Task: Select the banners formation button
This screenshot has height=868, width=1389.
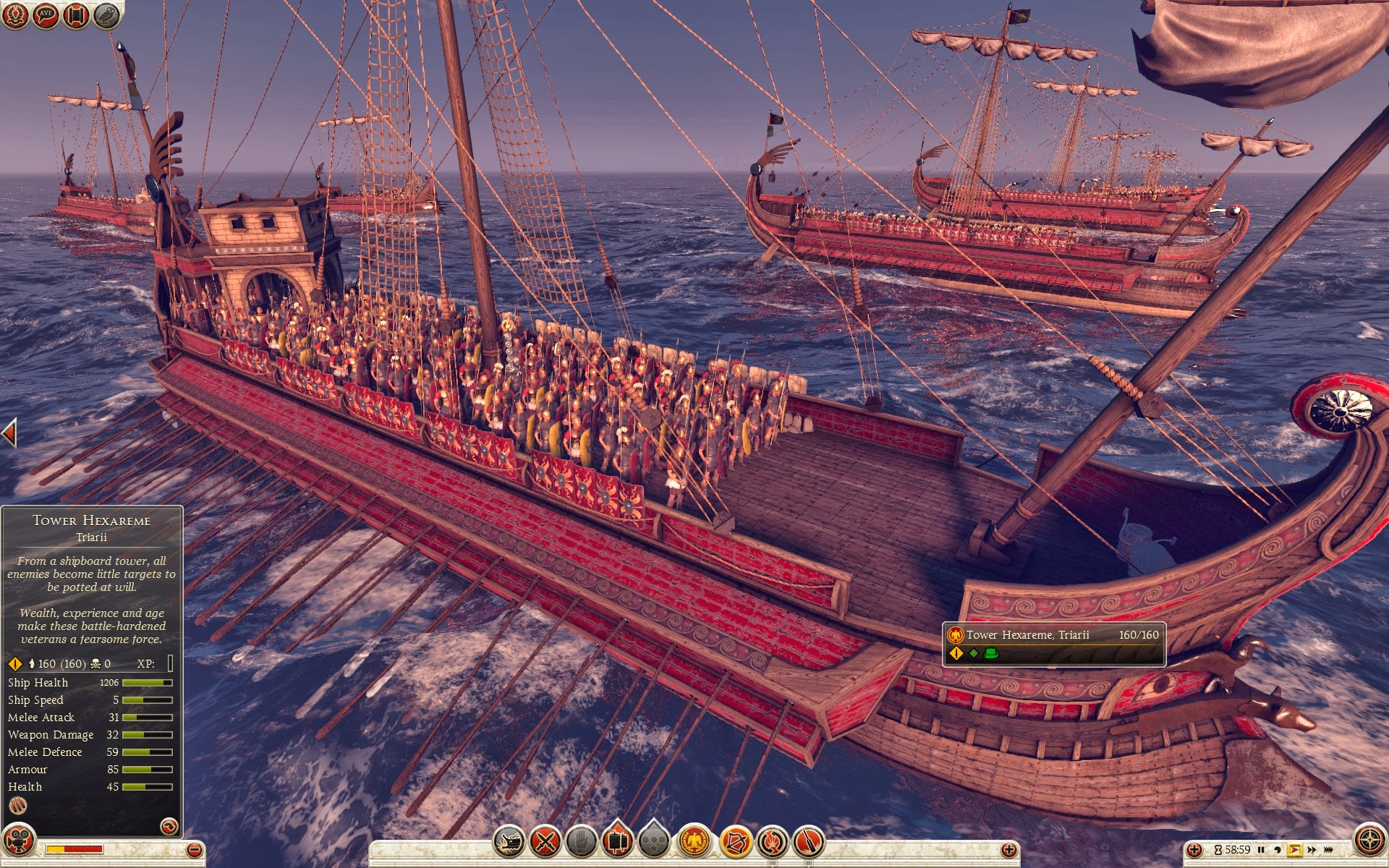Action: [617, 842]
